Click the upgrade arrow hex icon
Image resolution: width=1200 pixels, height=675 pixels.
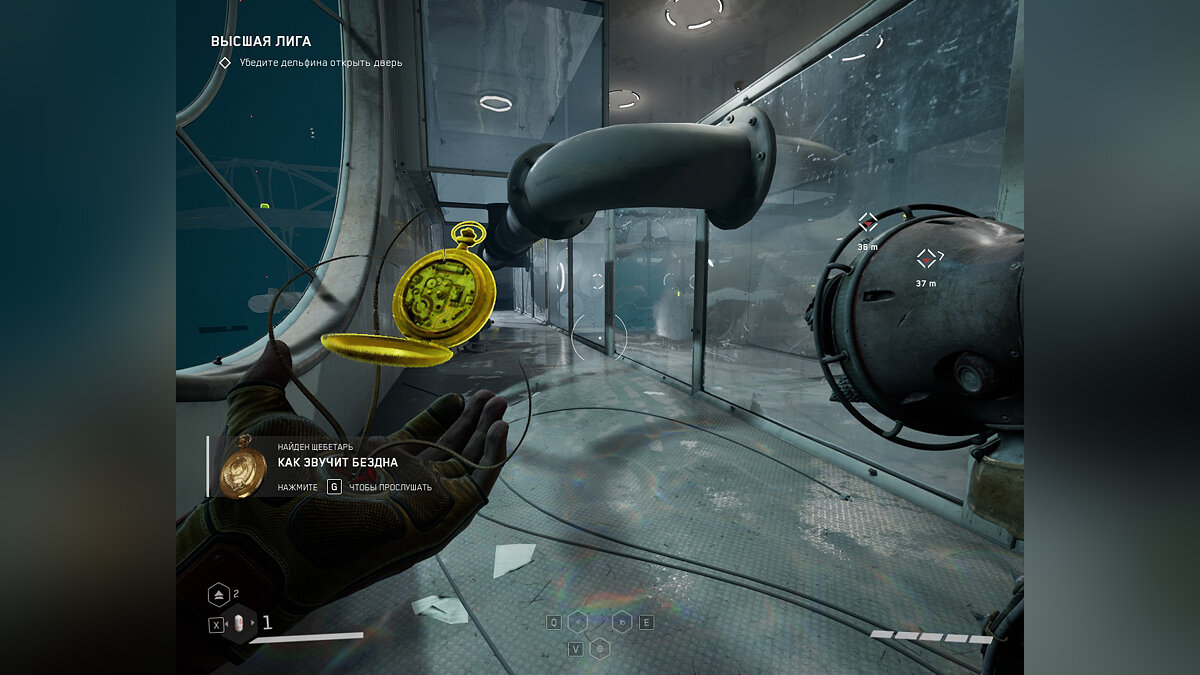(x=219, y=595)
